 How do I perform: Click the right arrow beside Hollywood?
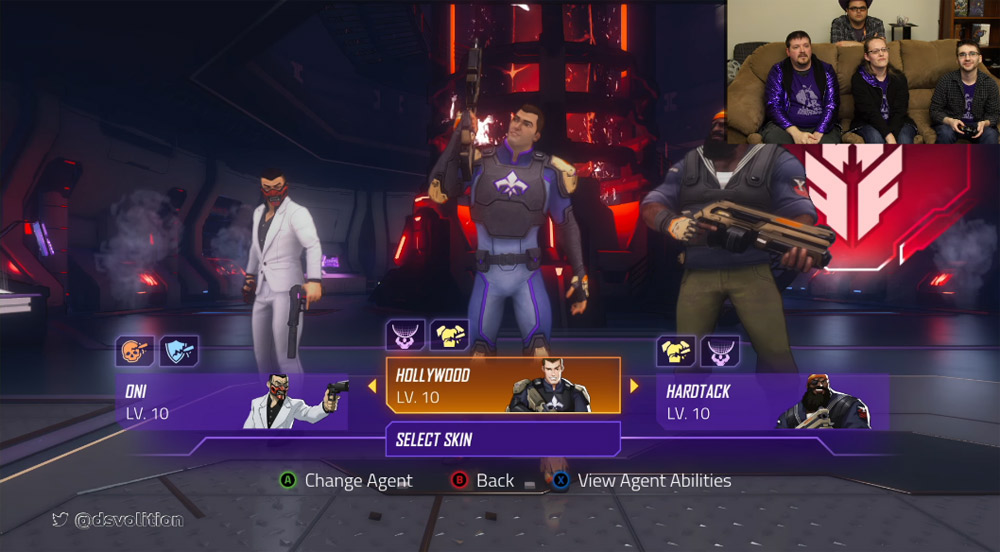tap(634, 386)
